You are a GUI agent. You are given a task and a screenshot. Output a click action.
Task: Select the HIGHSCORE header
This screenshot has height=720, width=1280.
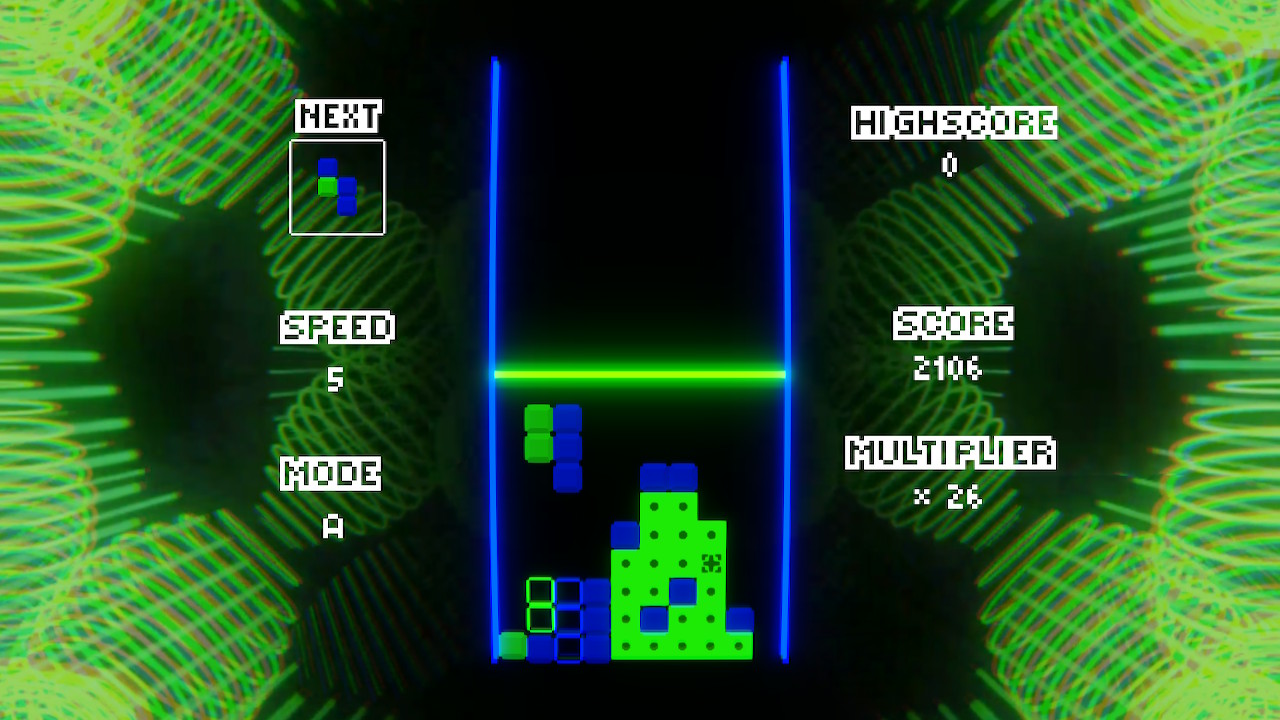952,123
